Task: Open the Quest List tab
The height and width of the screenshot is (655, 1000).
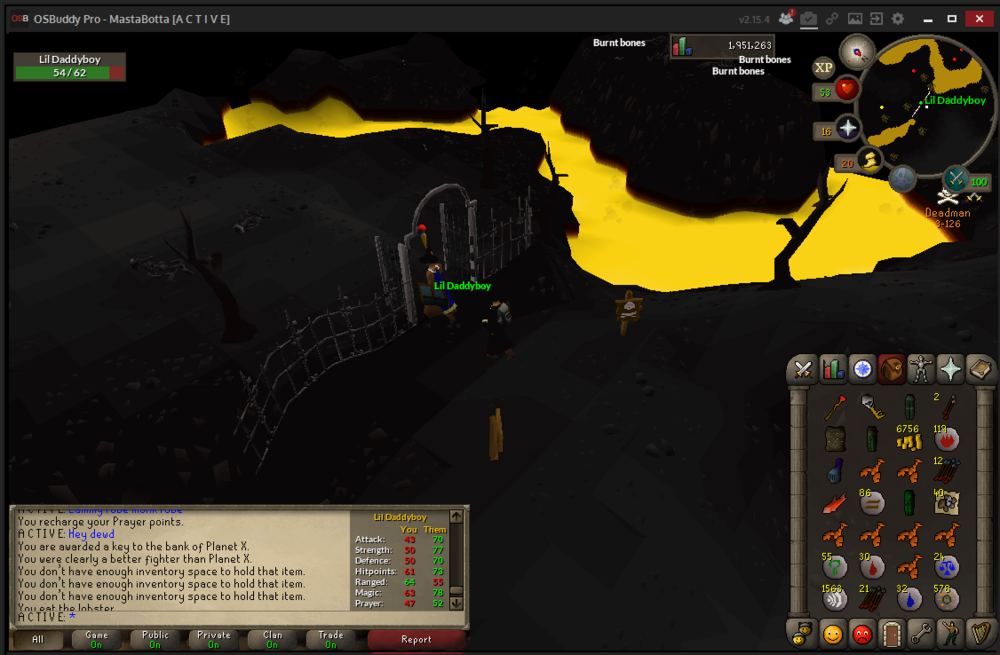Action: pyautogui.click(x=861, y=369)
